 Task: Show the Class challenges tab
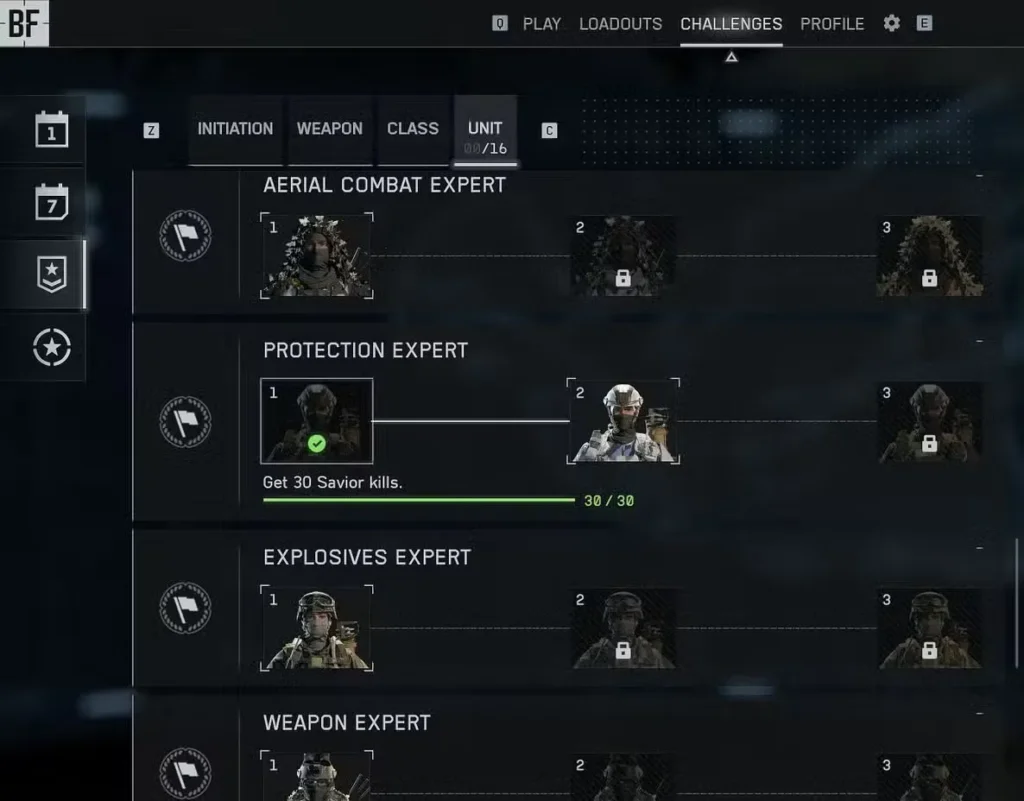click(413, 129)
